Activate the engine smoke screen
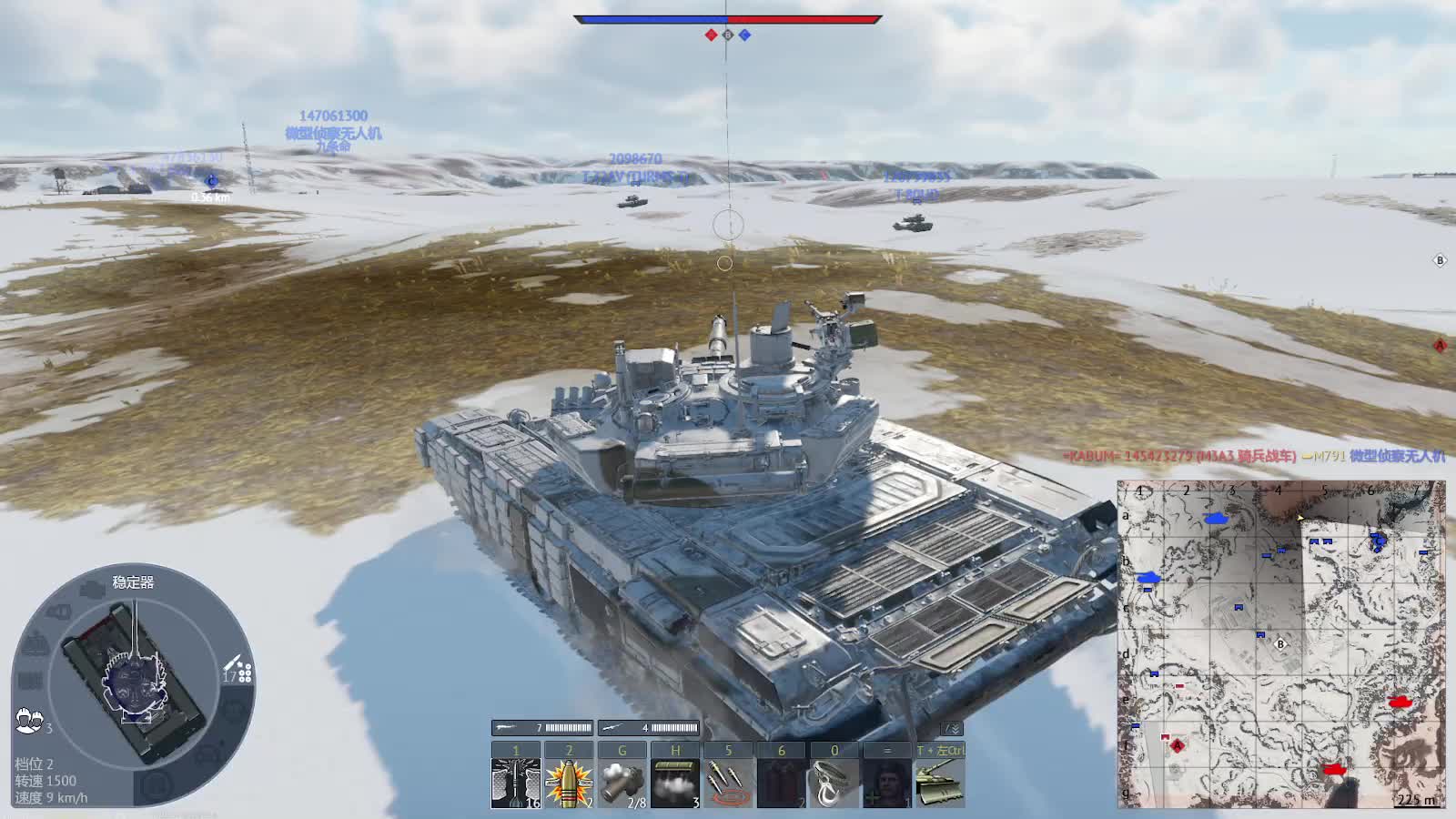 tap(675, 783)
